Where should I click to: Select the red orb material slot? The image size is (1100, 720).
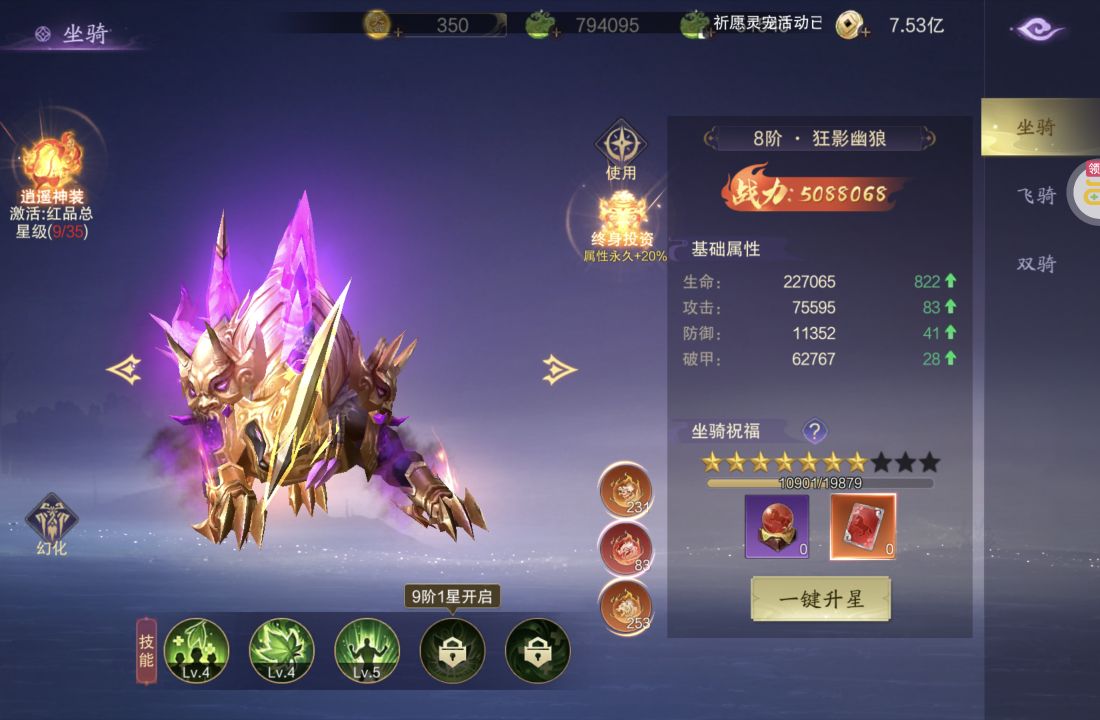[x=777, y=526]
